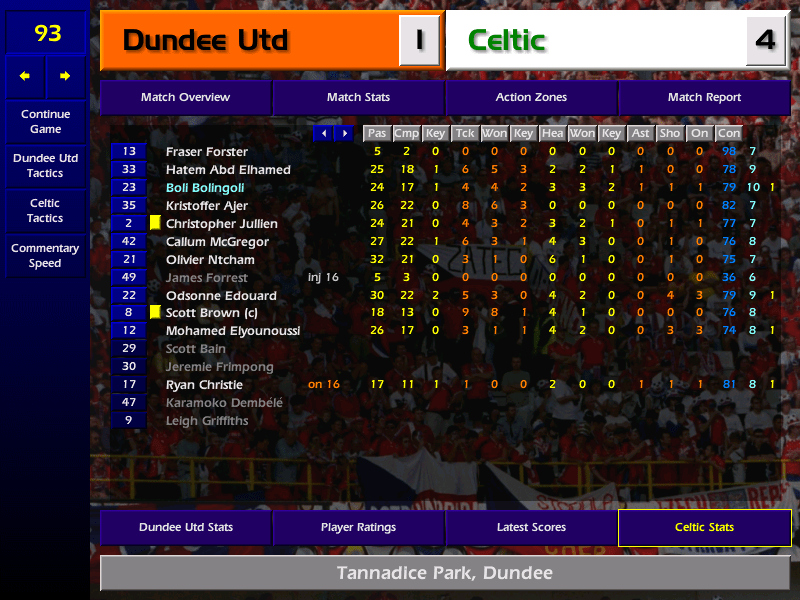View the Match Report tab
This screenshot has height=600, width=800.
pos(704,98)
